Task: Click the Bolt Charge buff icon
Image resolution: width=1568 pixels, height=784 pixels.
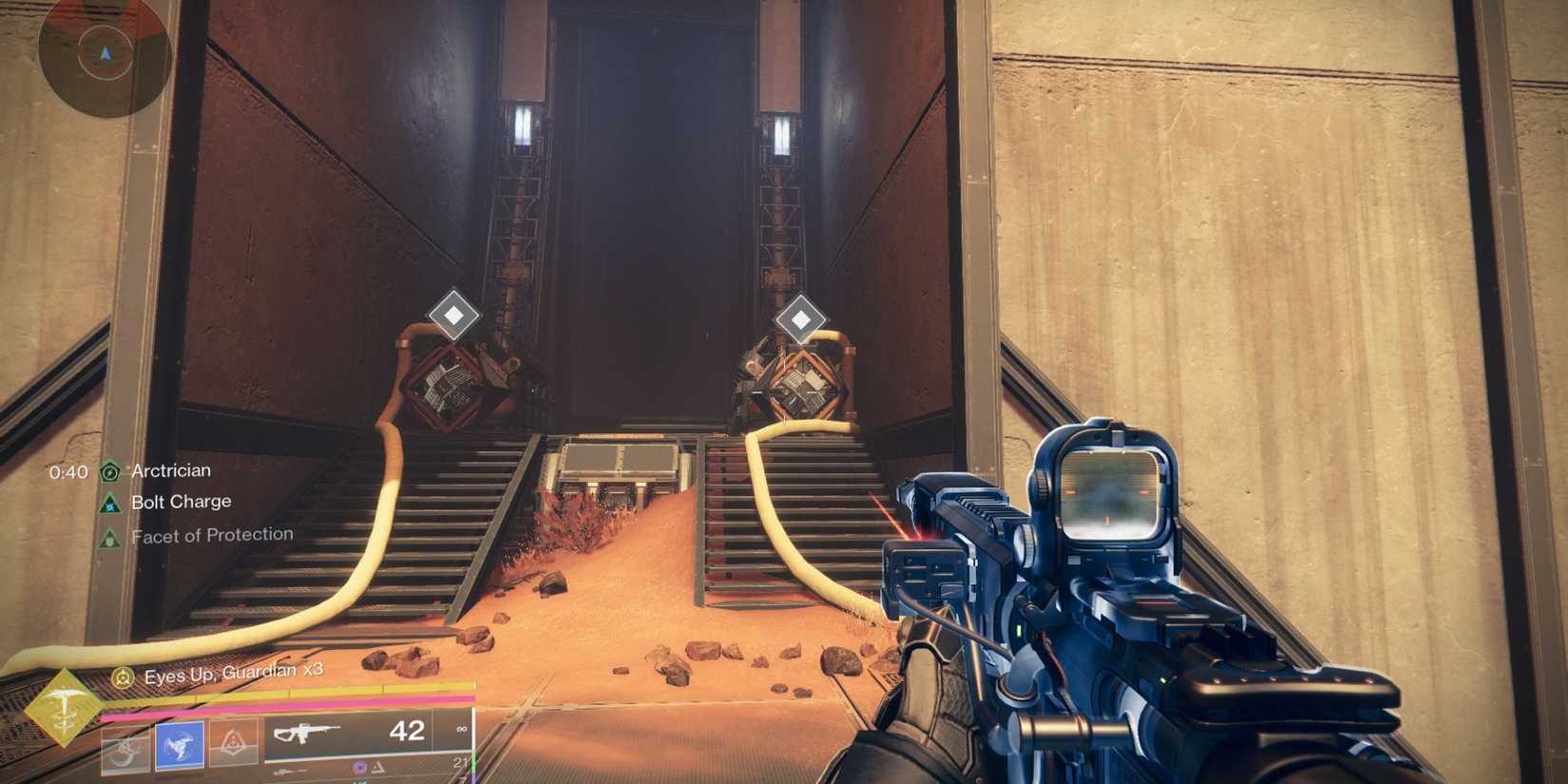Action: [110, 505]
